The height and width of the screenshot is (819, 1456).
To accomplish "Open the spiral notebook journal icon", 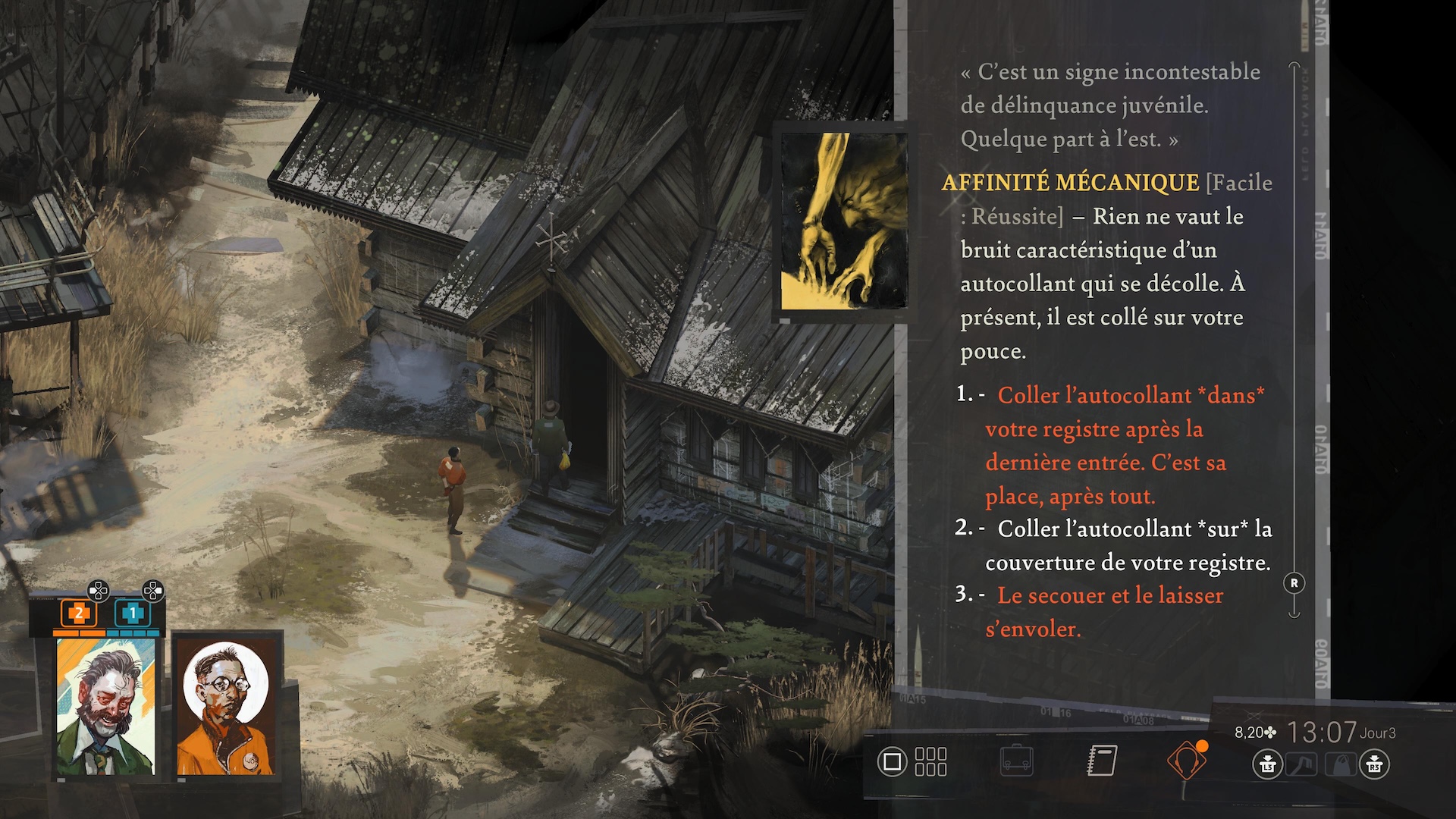I will pos(1102,761).
